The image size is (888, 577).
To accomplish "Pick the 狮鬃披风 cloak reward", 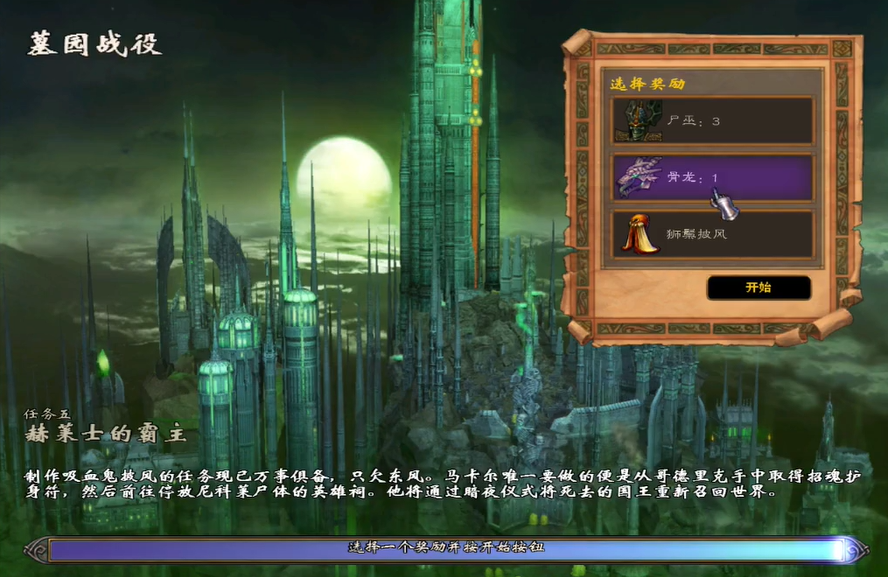I will pos(712,234).
